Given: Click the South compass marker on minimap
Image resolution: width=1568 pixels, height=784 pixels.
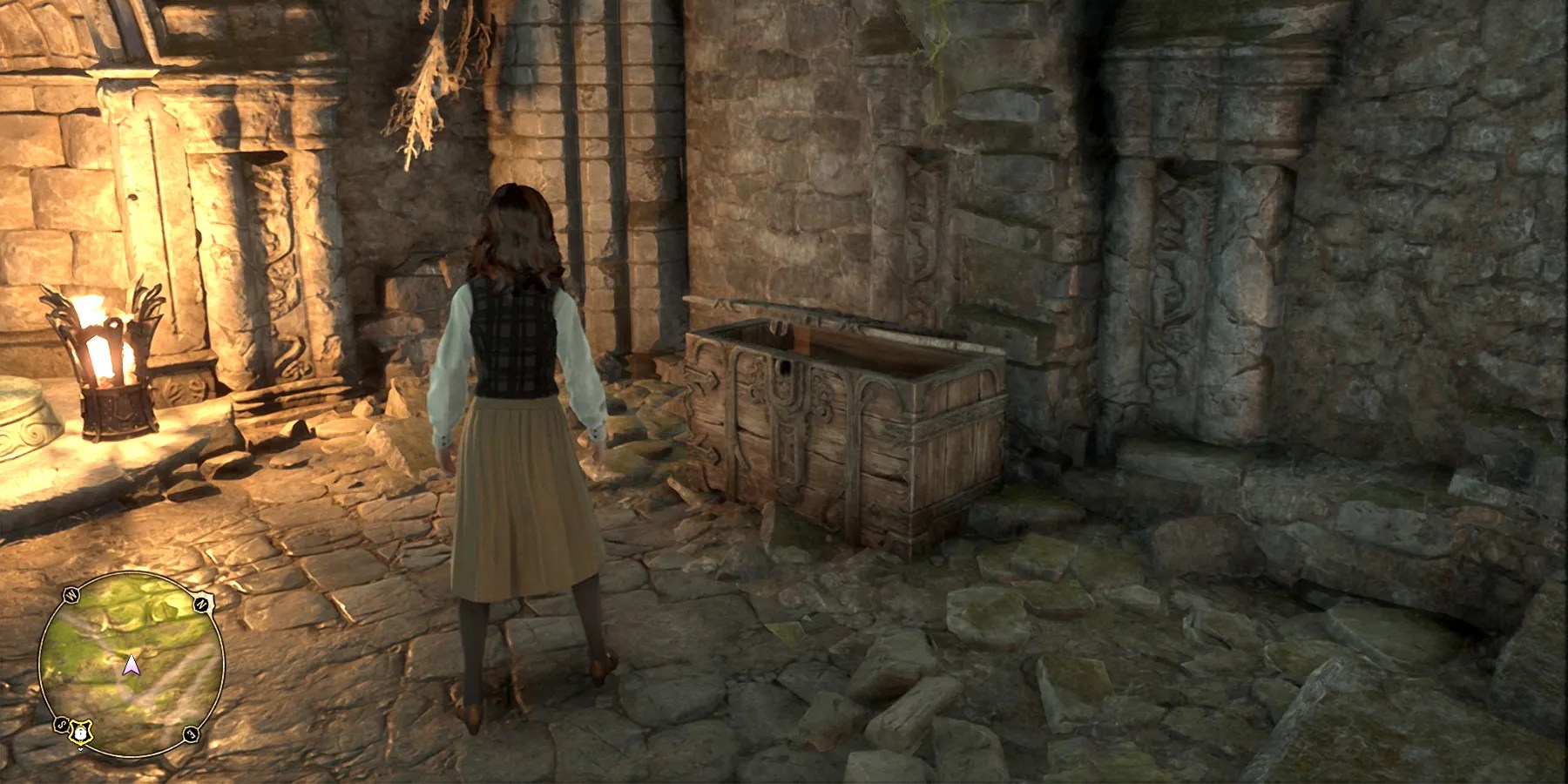Looking at the screenshot, I should coord(62,723).
